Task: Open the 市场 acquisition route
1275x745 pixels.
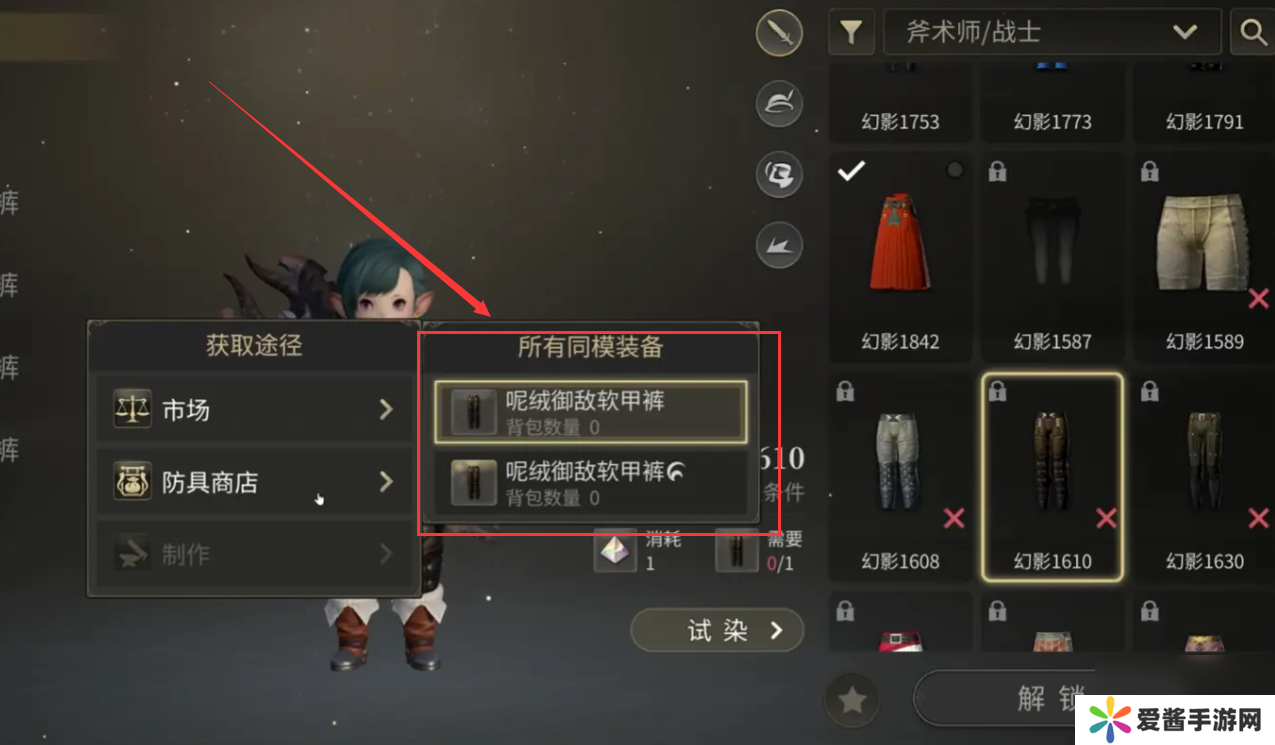Action: (x=253, y=409)
